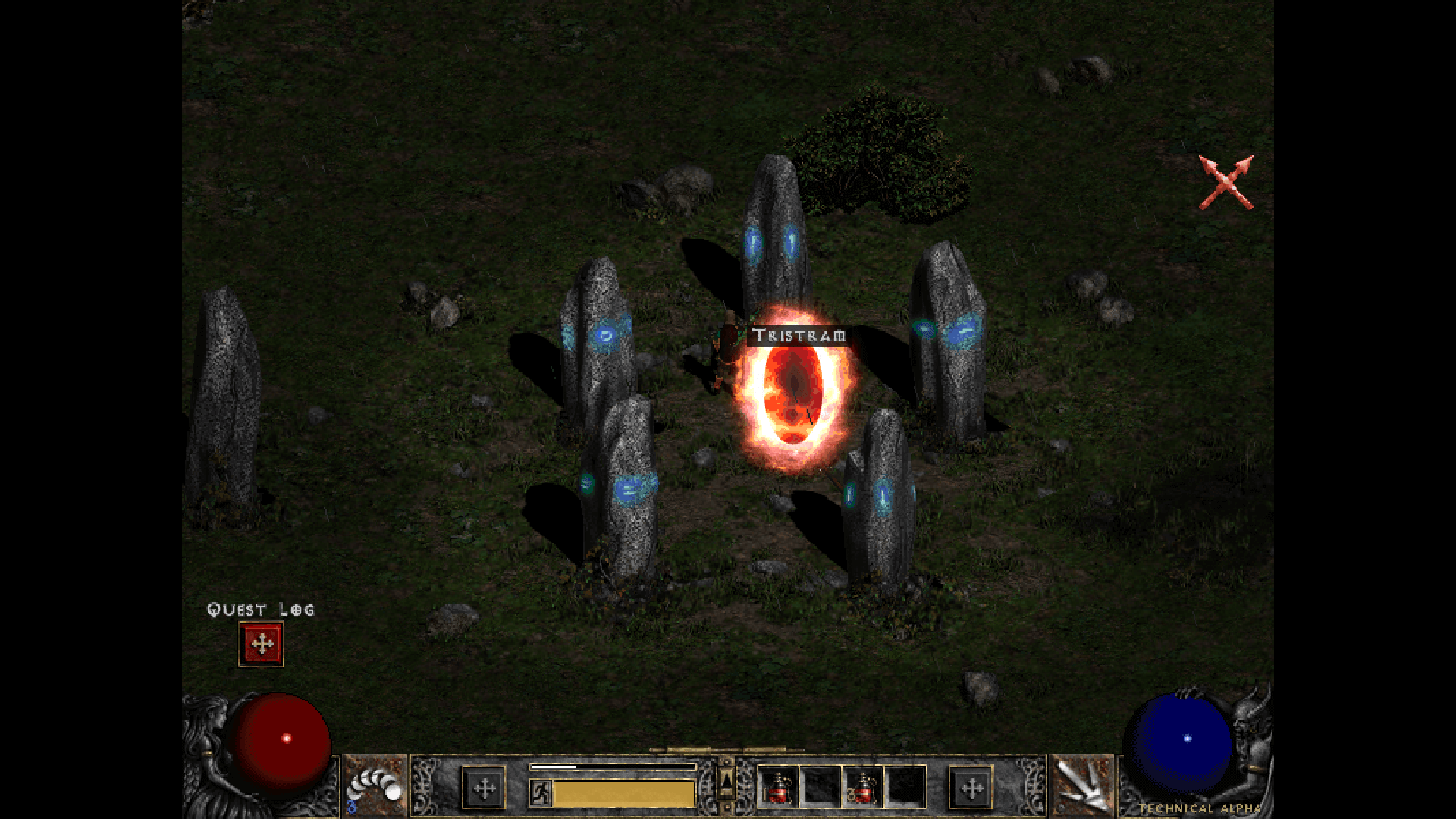Toggle the run/walk running man button
This screenshot has height=819, width=1456.
541,792
